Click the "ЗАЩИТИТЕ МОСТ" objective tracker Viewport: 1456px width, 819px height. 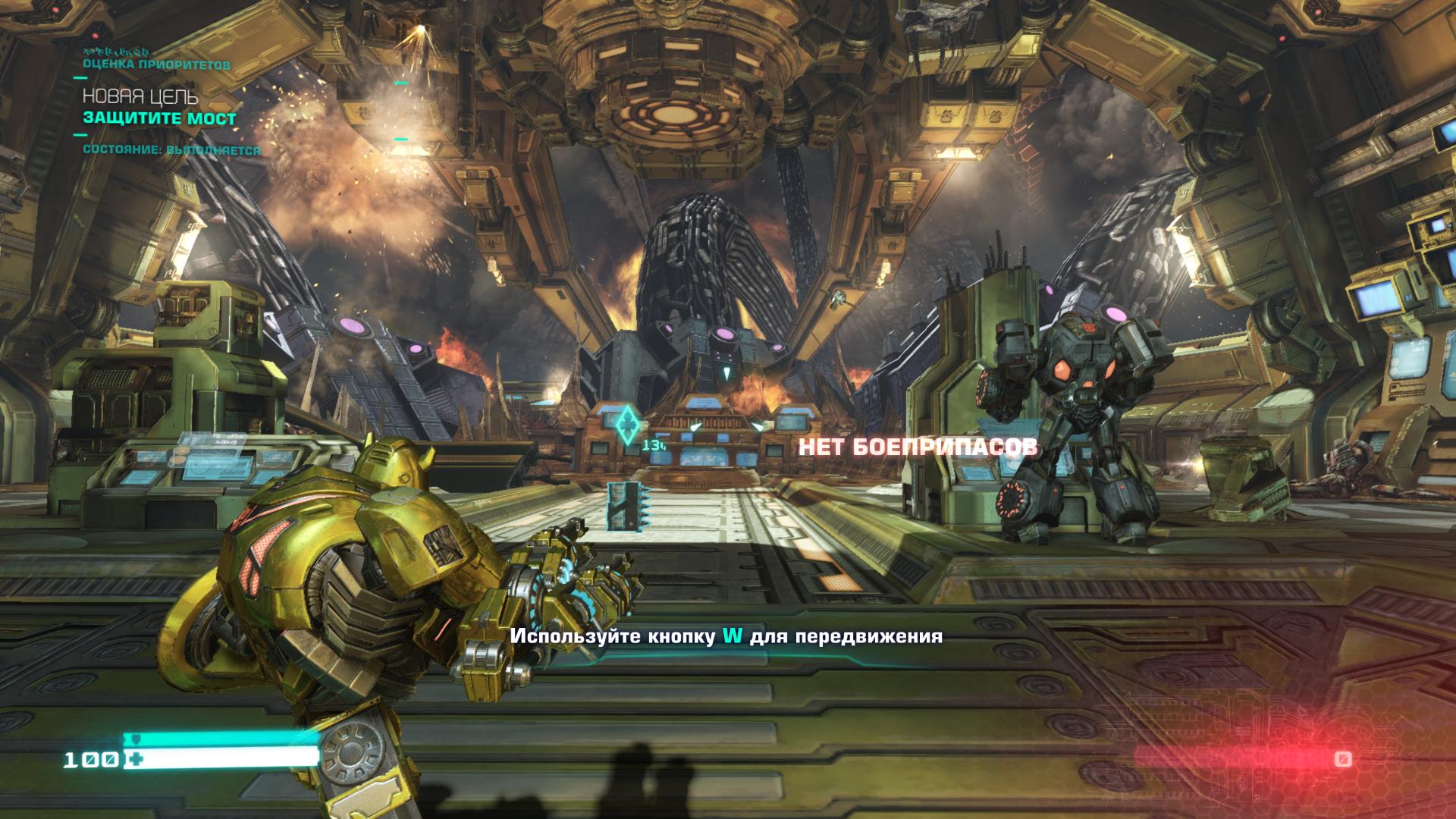tap(159, 118)
